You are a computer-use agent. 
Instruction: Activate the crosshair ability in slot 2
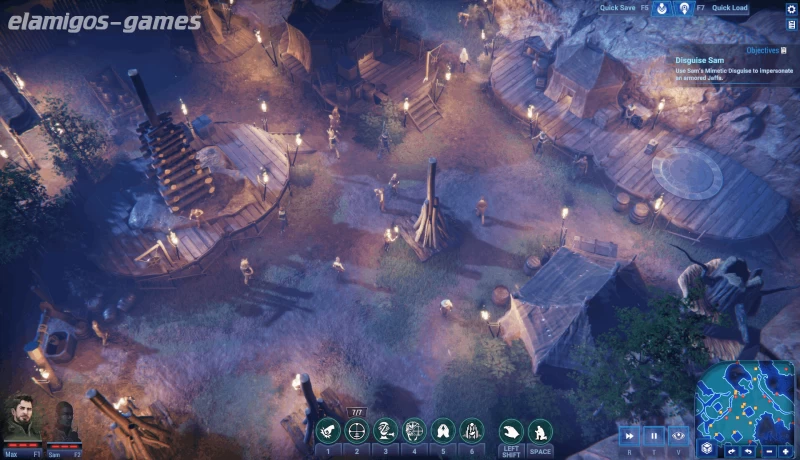(356, 430)
